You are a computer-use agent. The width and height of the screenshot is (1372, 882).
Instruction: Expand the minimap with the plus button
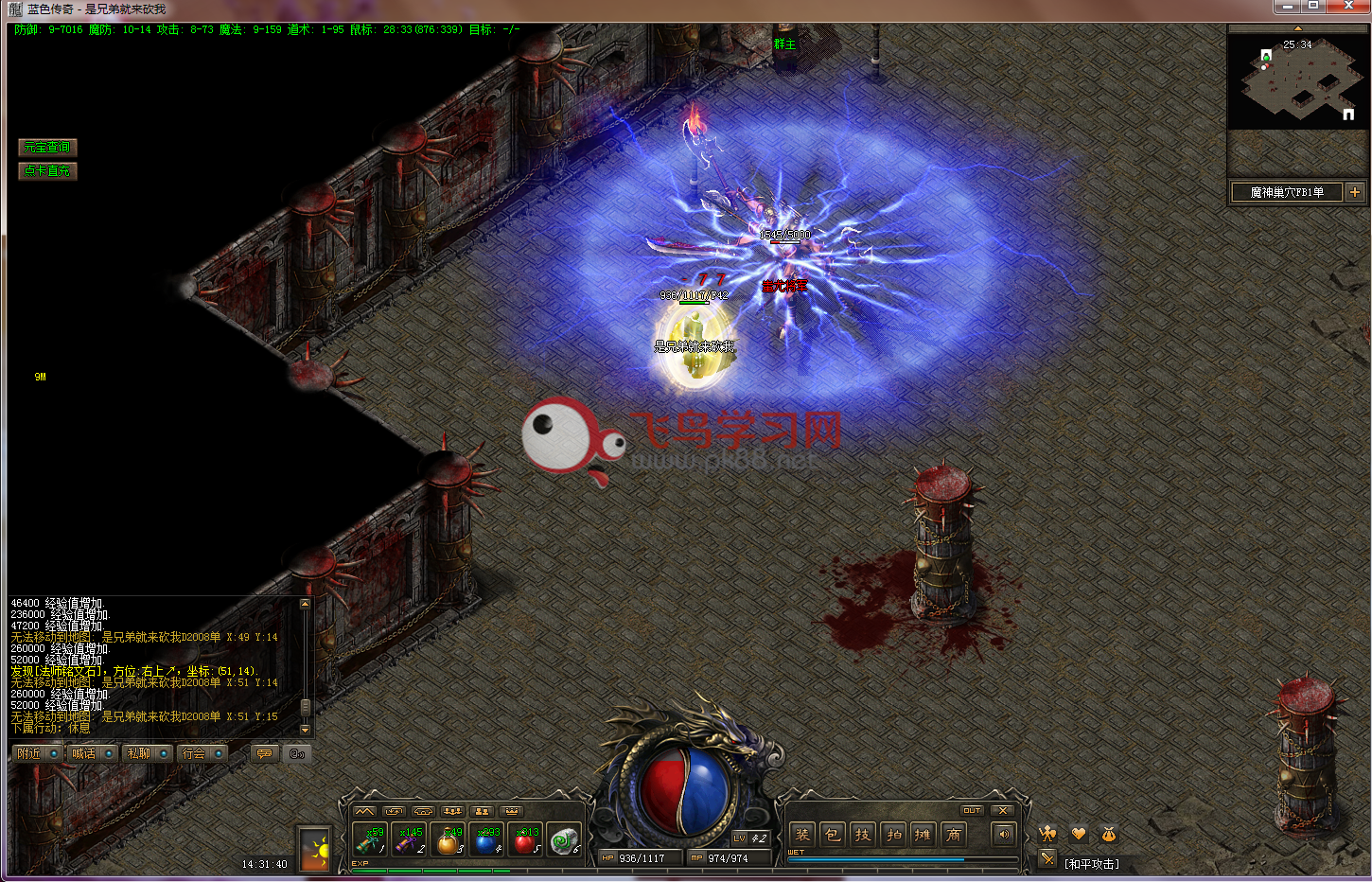tap(1355, 192)
